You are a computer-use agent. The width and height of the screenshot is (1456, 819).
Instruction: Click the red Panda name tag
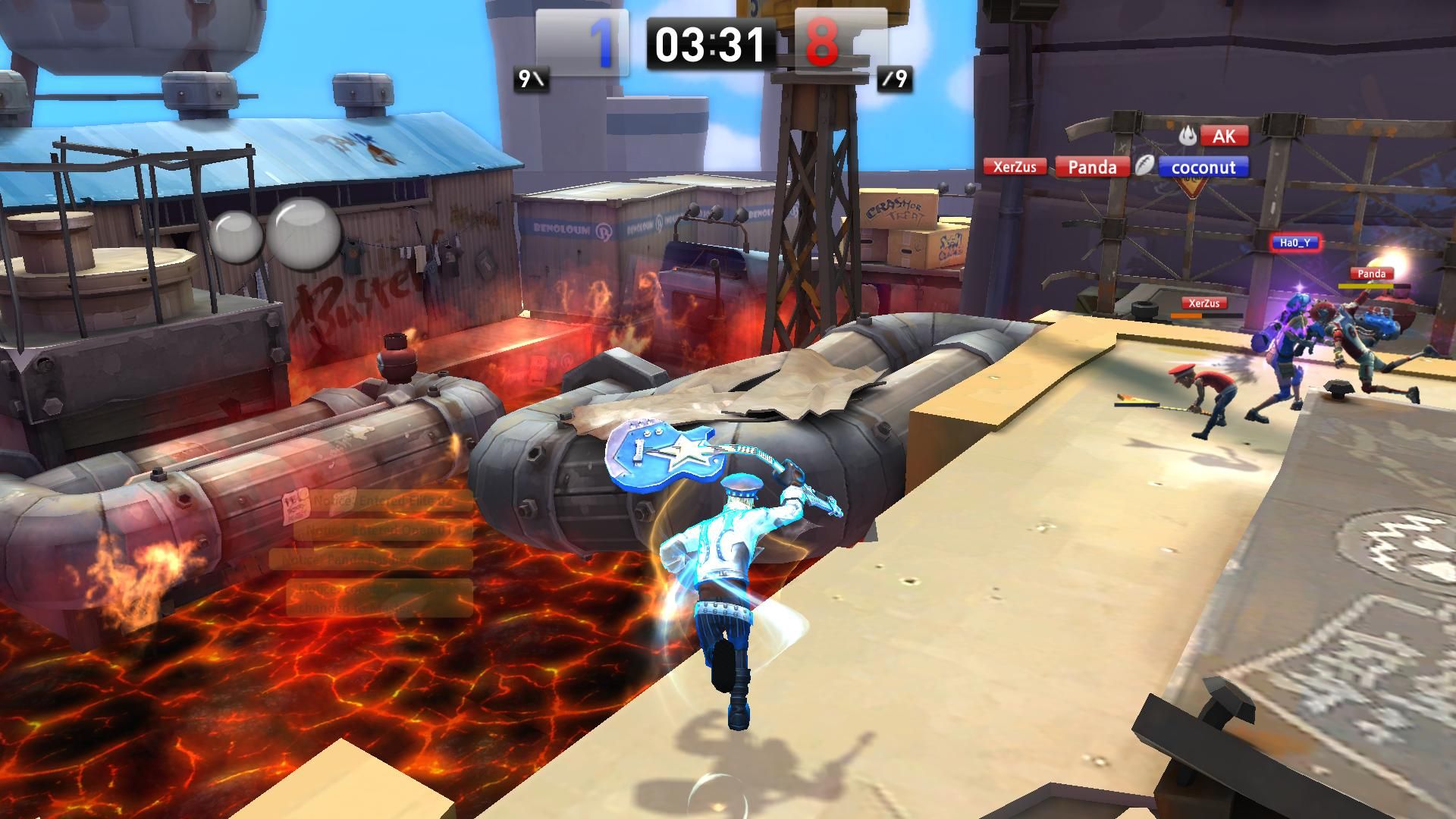(x=1092, y=168)
